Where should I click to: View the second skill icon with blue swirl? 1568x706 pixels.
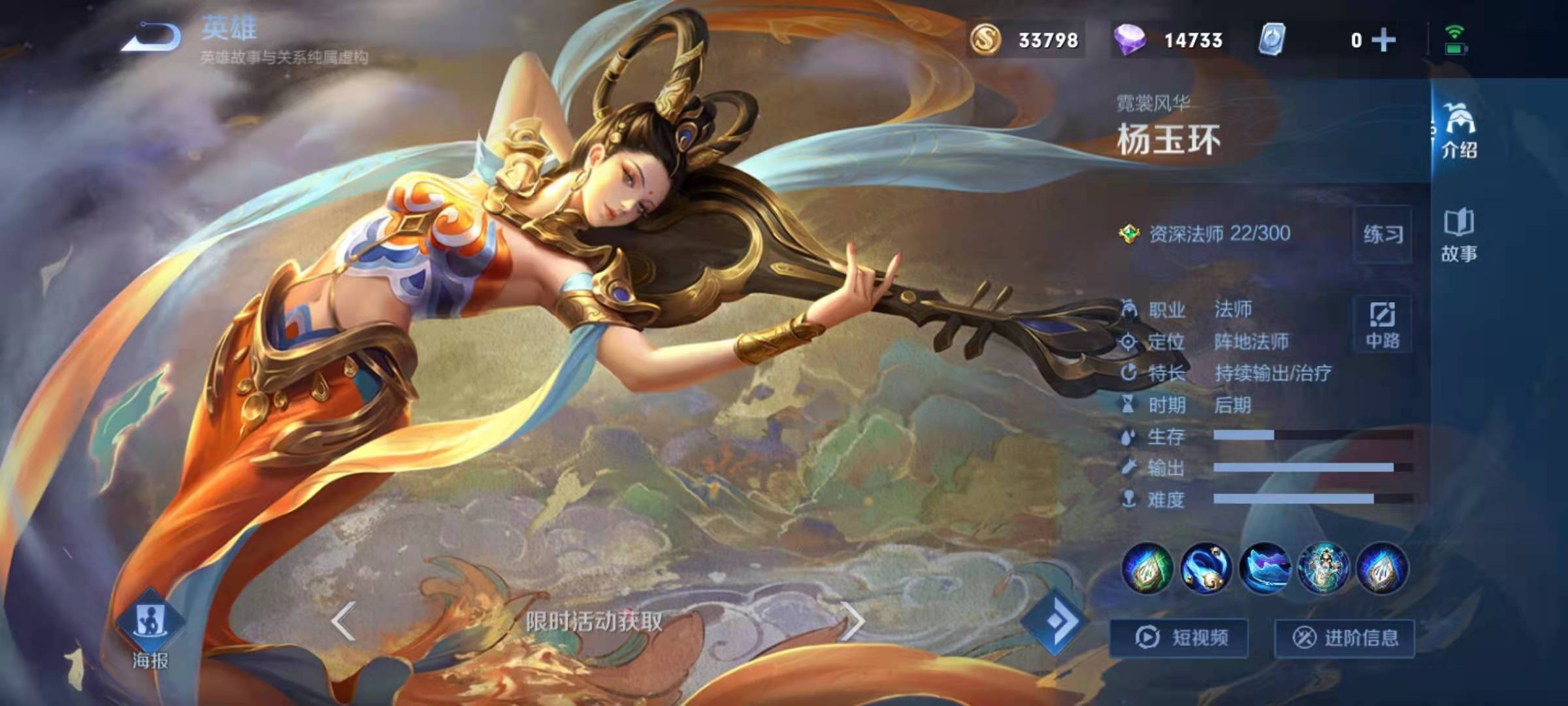click(x=1206, y=567)
